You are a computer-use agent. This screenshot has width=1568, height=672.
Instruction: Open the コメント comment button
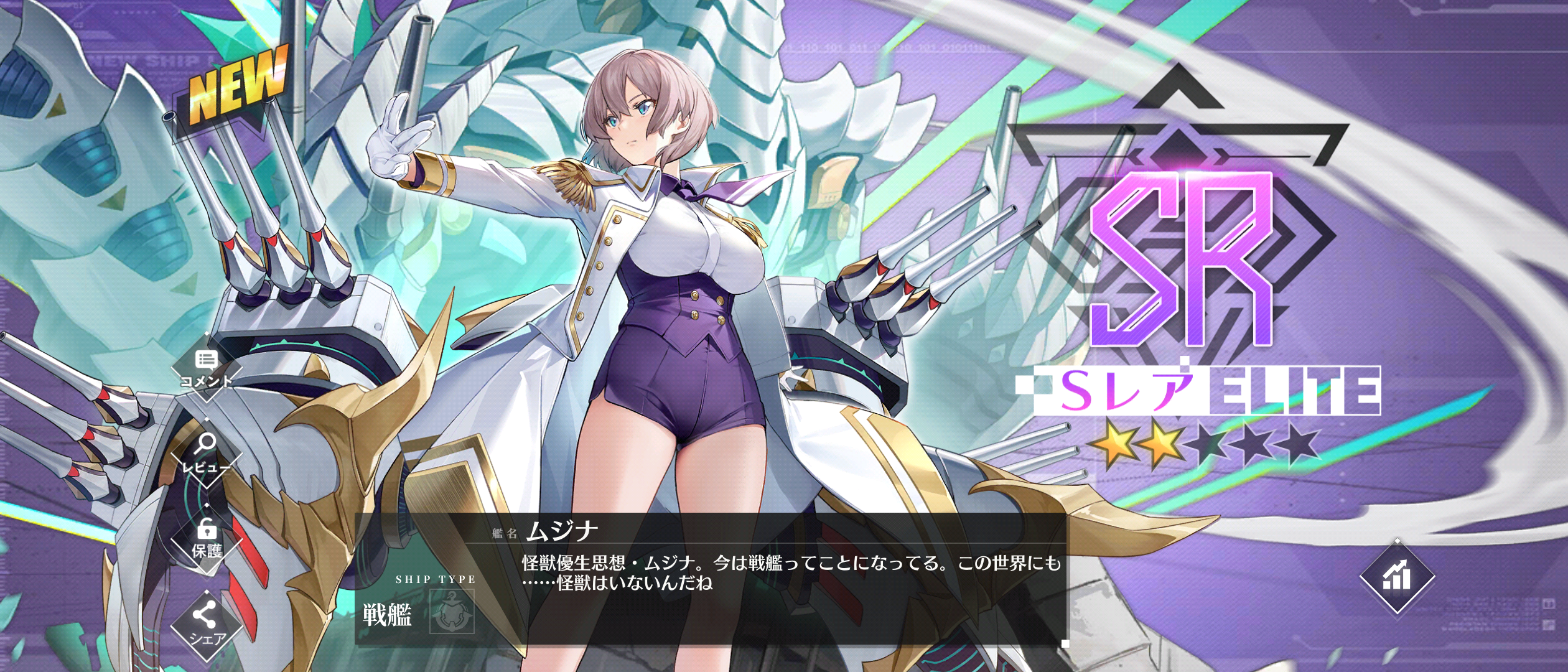[206, 368]
